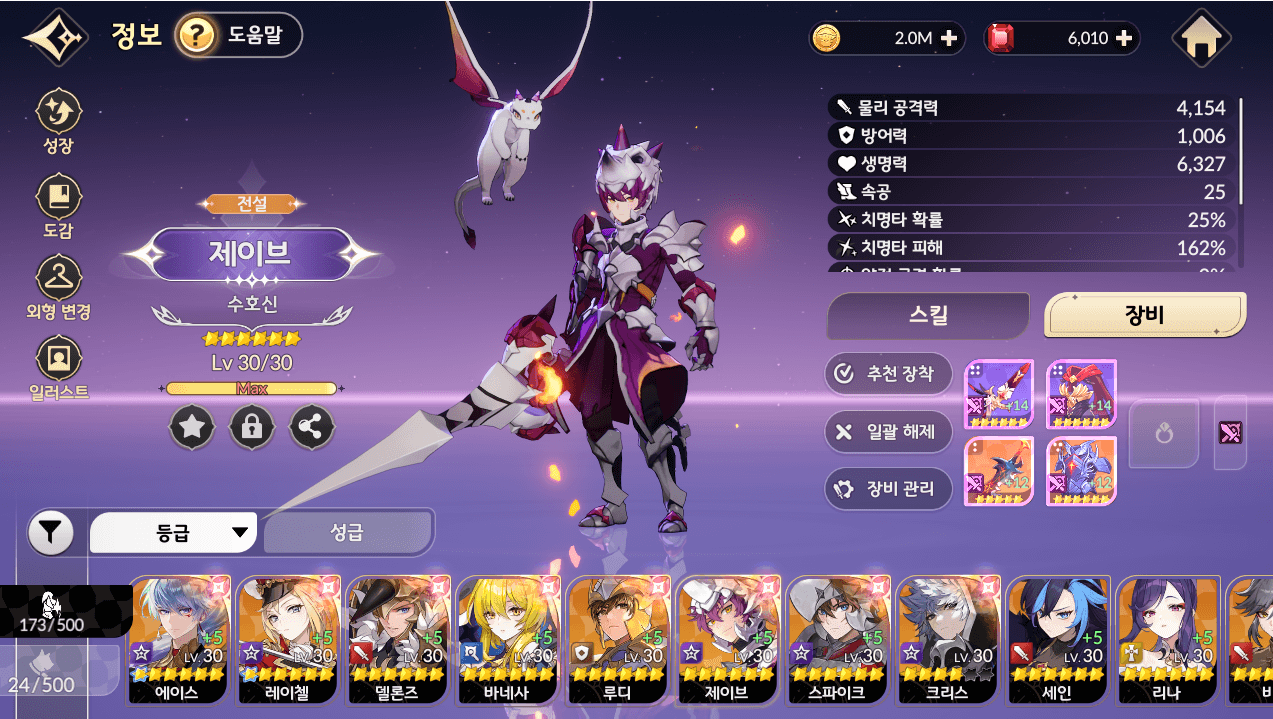Return to home with the house icon
This screenshot has height=719, width=1273.
point(1200,38)
